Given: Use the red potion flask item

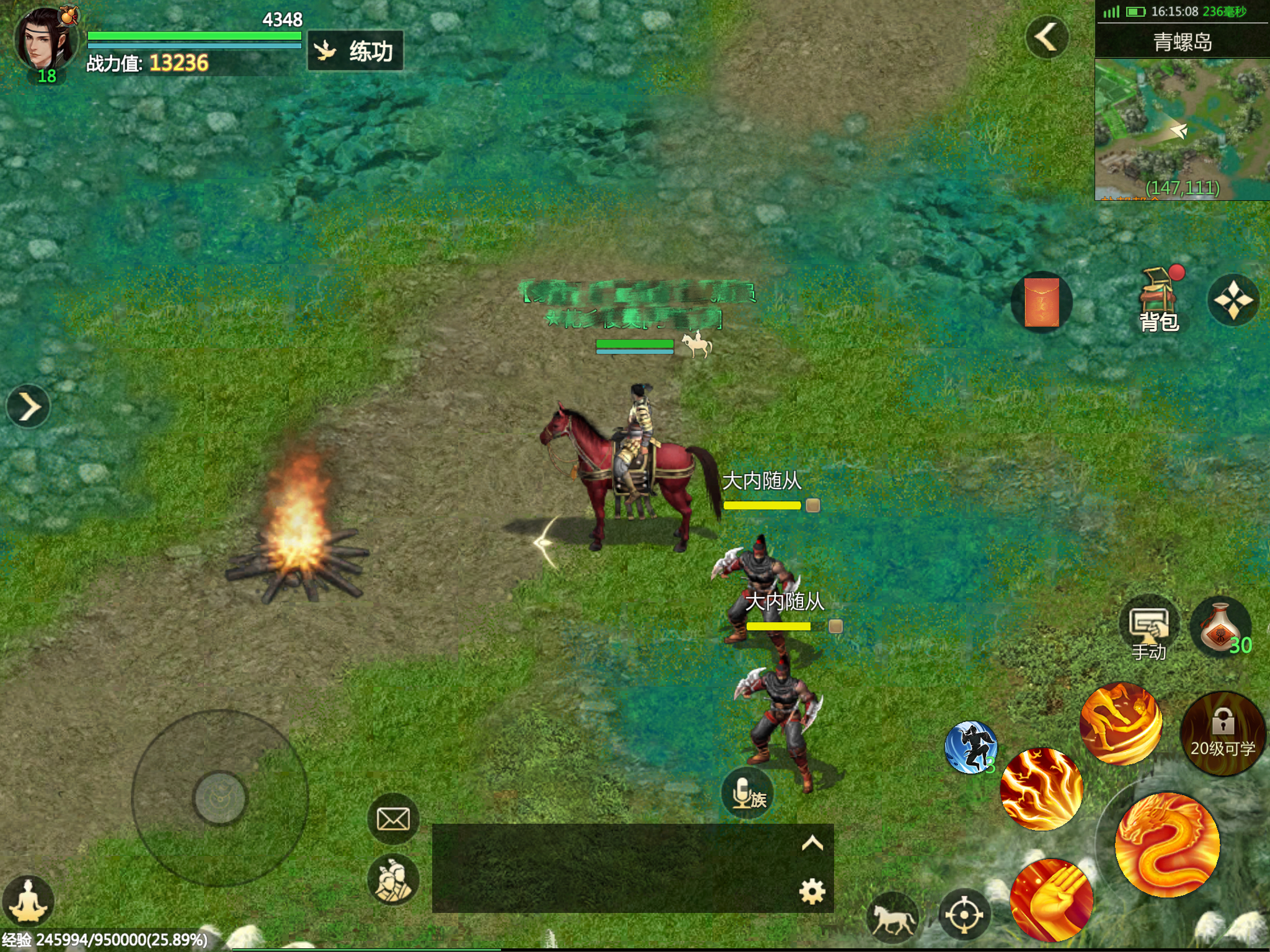Looking at the screenshot, I should [1220, 627].
